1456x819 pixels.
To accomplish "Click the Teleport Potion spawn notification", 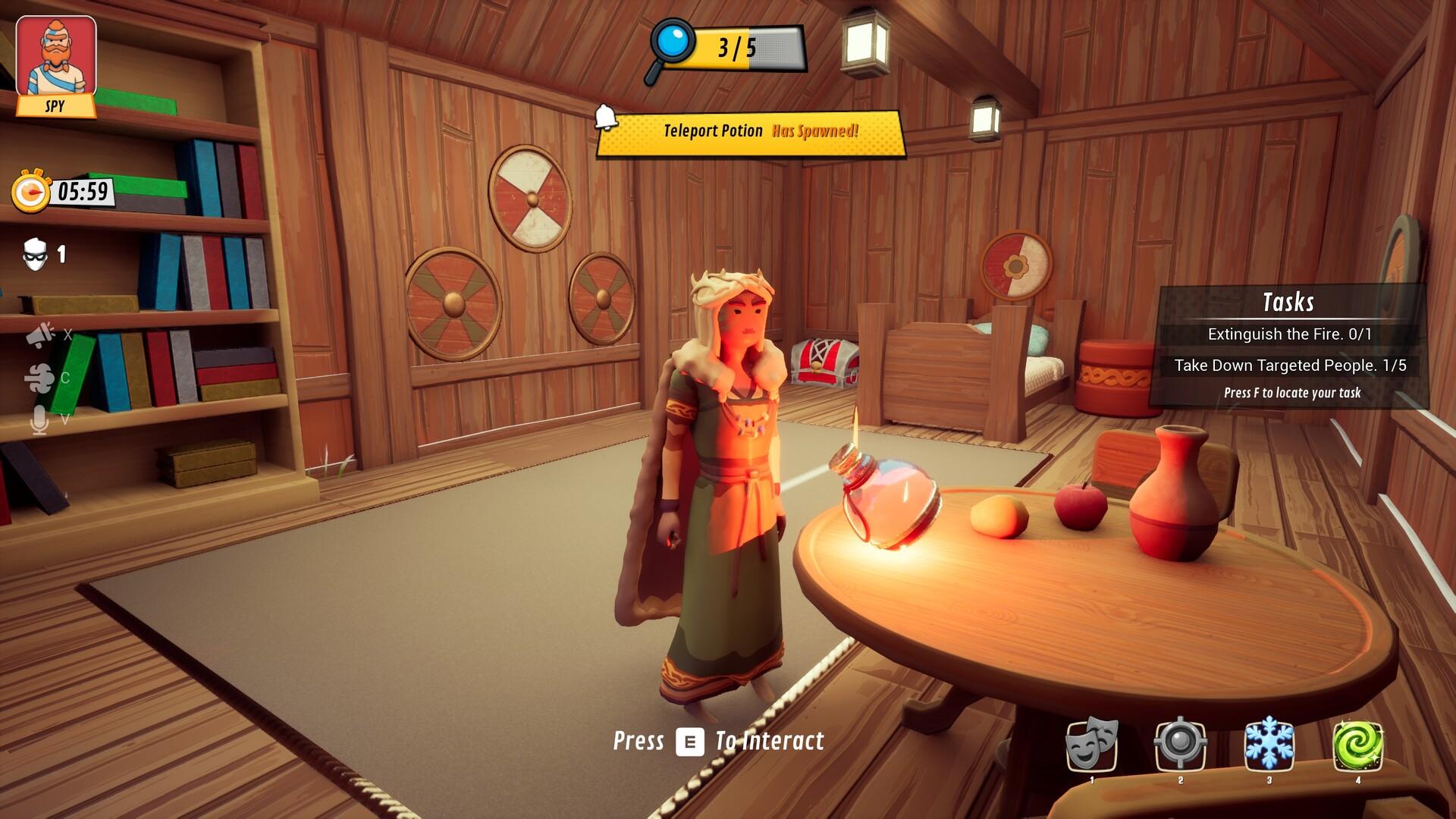I will 751,132.
